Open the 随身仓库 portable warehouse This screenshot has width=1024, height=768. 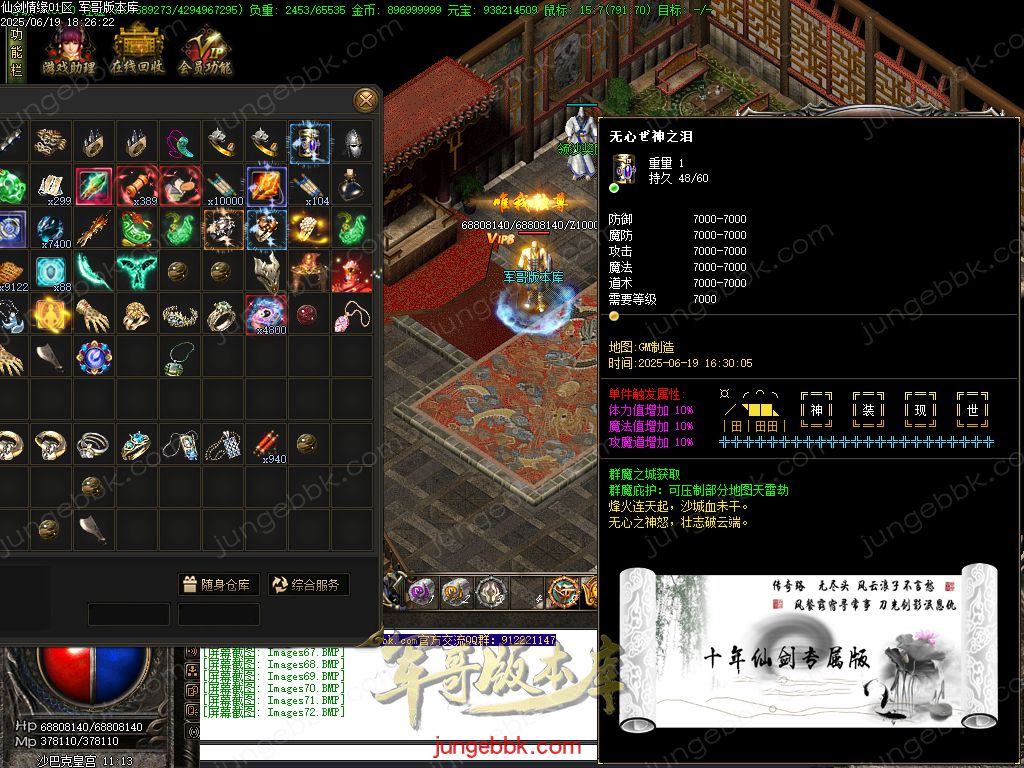pos(219,585)
